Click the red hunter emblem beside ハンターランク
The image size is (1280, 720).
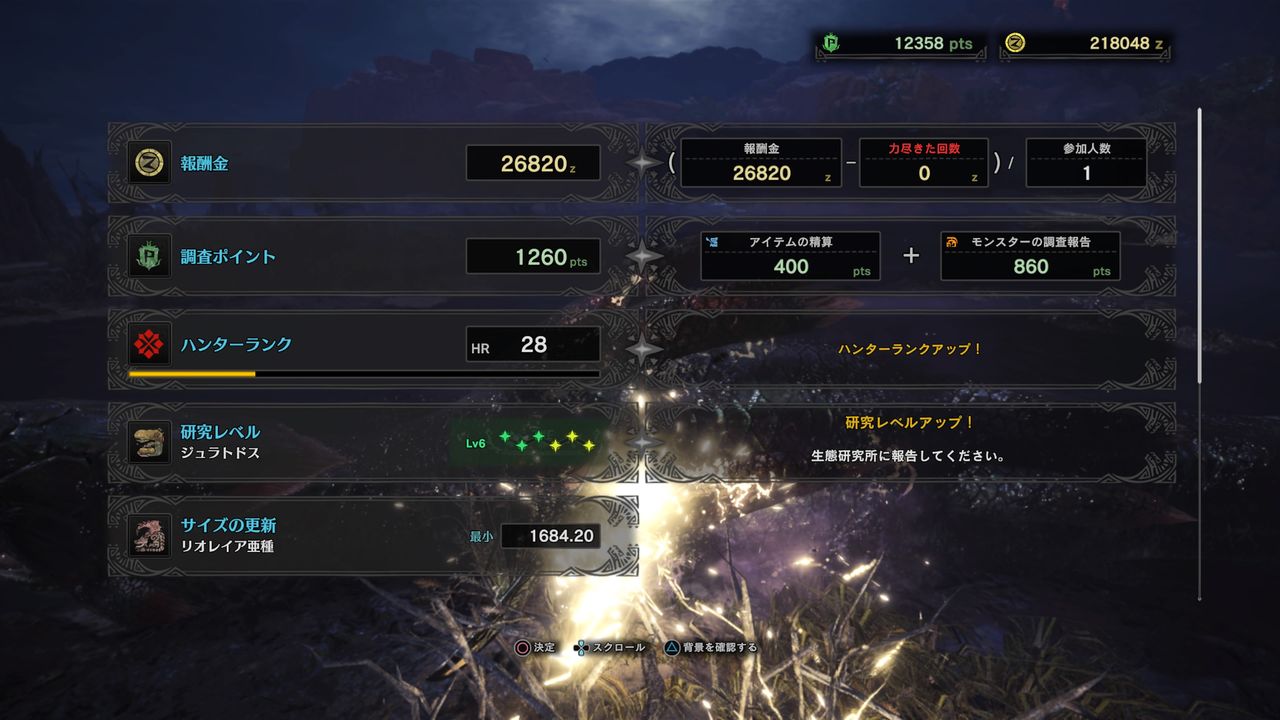150,343
